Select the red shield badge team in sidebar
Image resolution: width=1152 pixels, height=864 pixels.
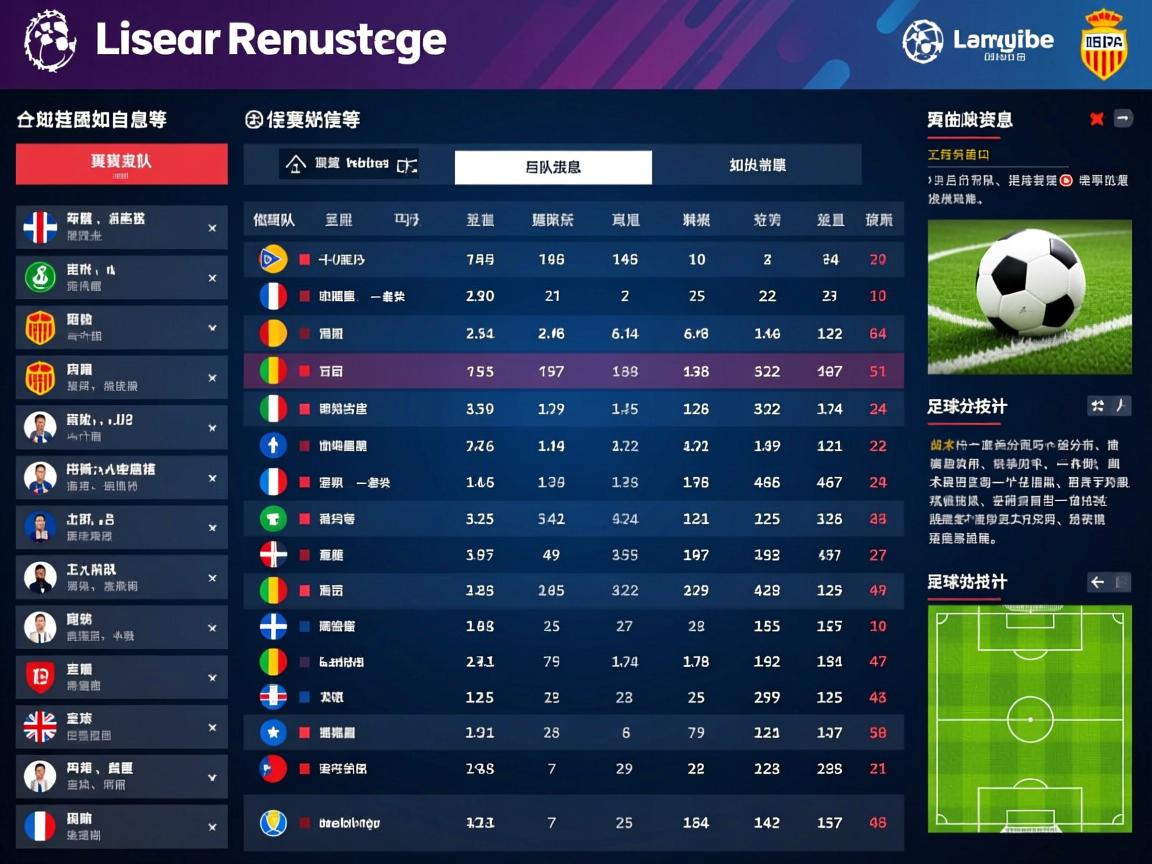tap(121, 677)
